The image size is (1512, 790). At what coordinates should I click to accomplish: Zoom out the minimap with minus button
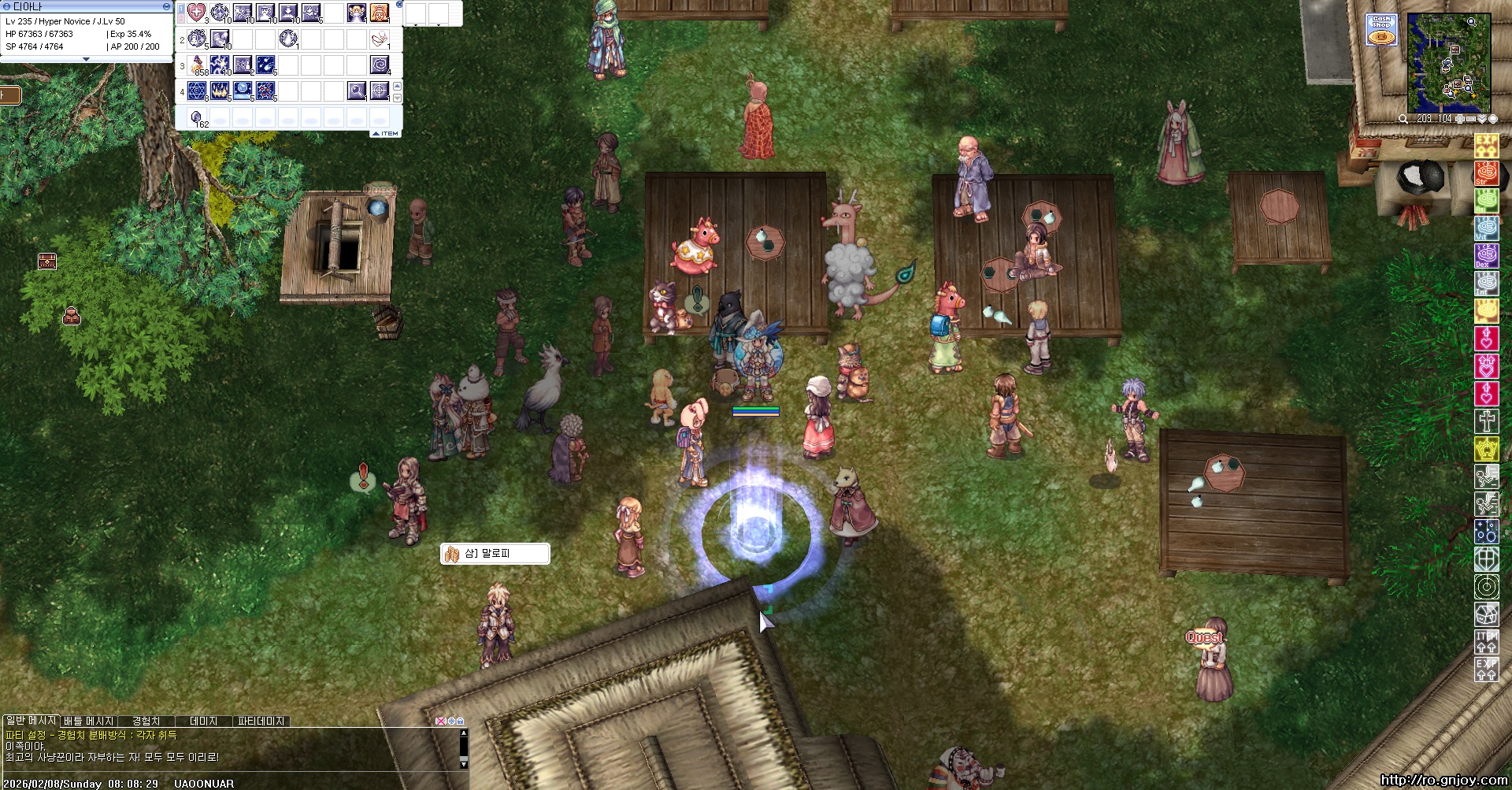[x=1471, y=119]
